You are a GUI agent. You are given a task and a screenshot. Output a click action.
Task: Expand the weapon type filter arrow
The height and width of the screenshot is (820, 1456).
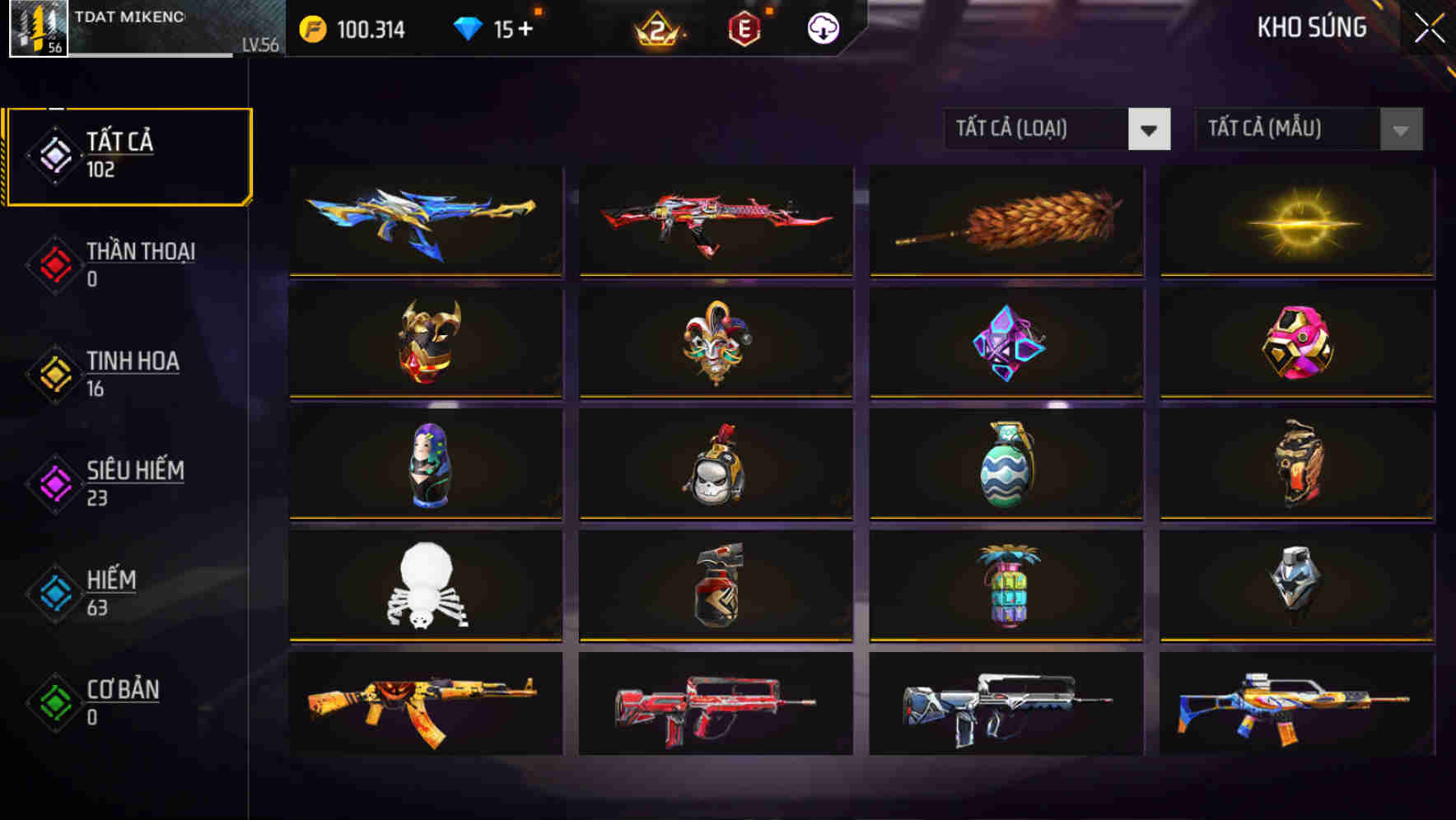pos(1150,129)
